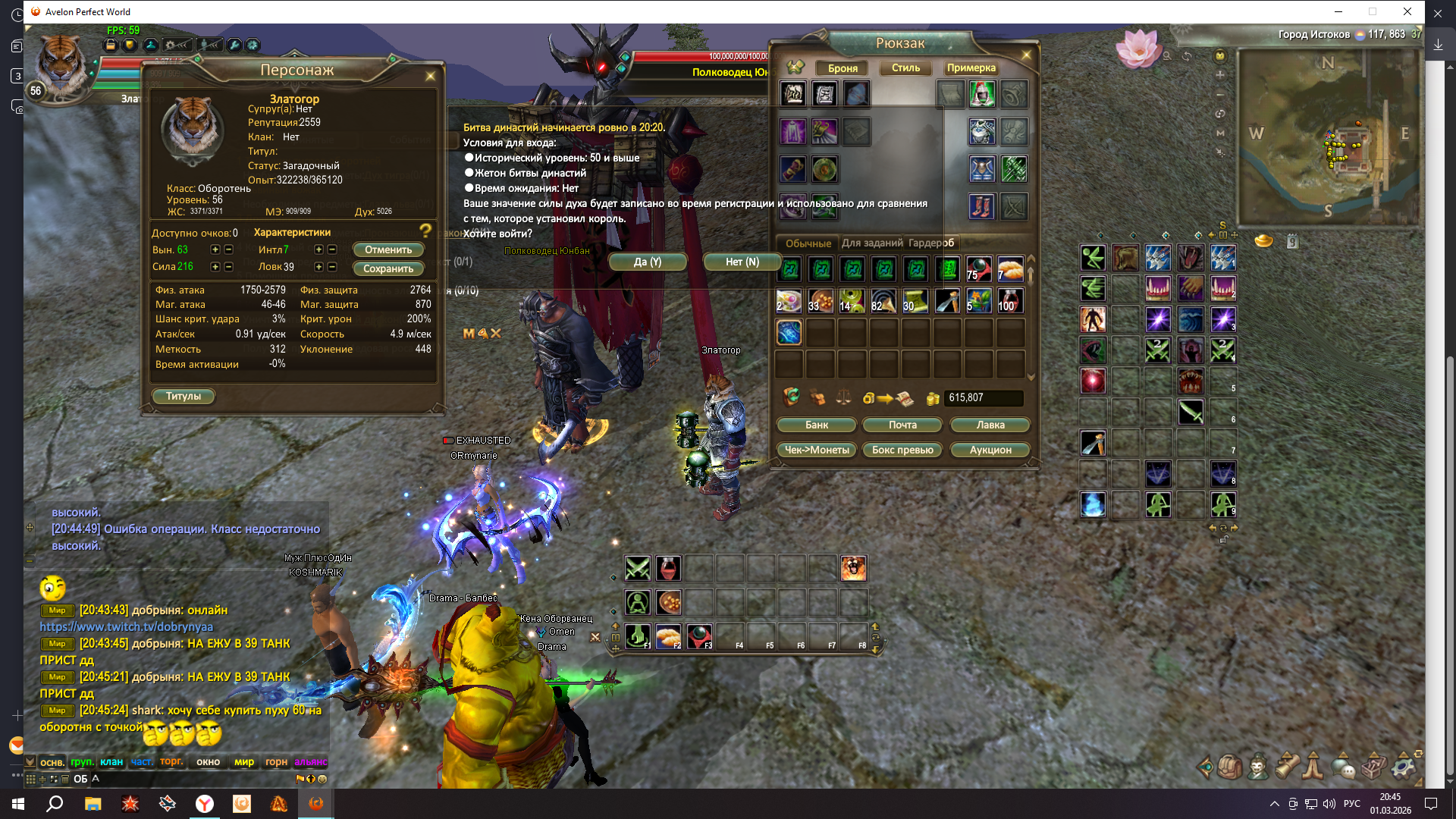The height and width of the screenshot is (819, 1456).
Task: Confirm entry with the Да (Y) button
Action: pyautogui.click(x=647, y=262)
